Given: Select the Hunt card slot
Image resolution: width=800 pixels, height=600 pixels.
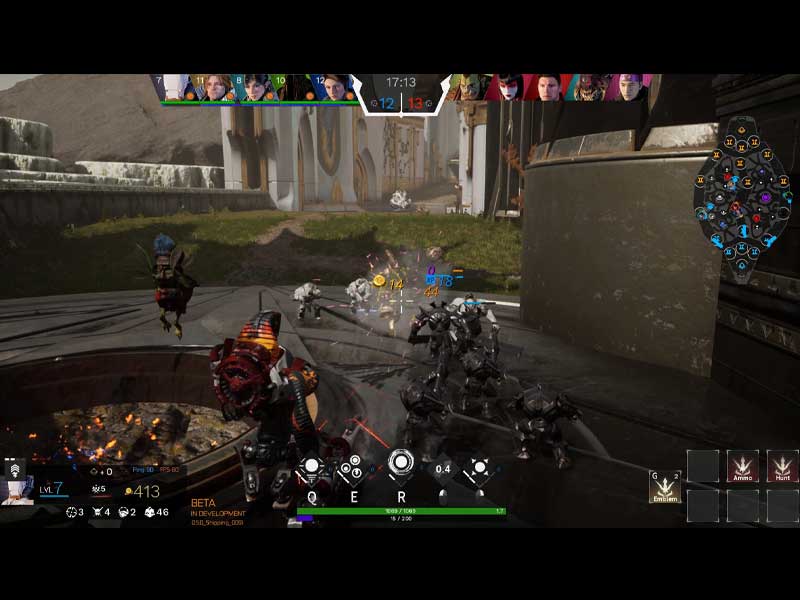Looking at the screenshot, I should pyautogui.click(x=782, y=466).
